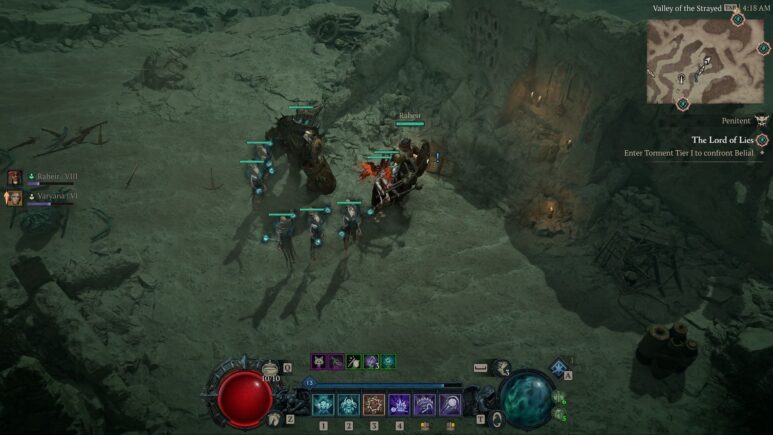Activate the purple orb projectile skill
773x435 pixels.
(449, 404)
